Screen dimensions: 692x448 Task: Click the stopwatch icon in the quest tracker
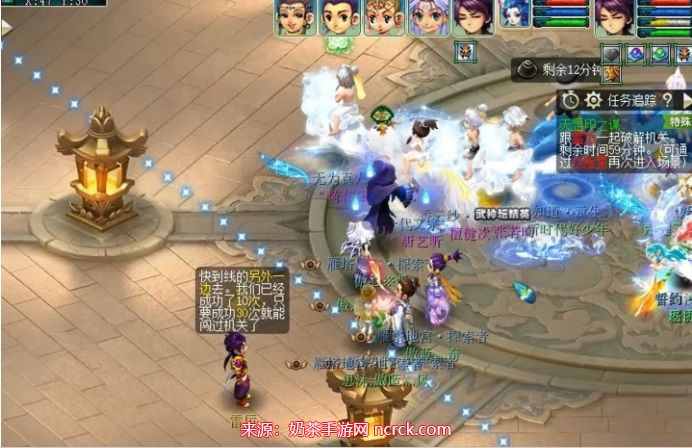pos(570,99)
